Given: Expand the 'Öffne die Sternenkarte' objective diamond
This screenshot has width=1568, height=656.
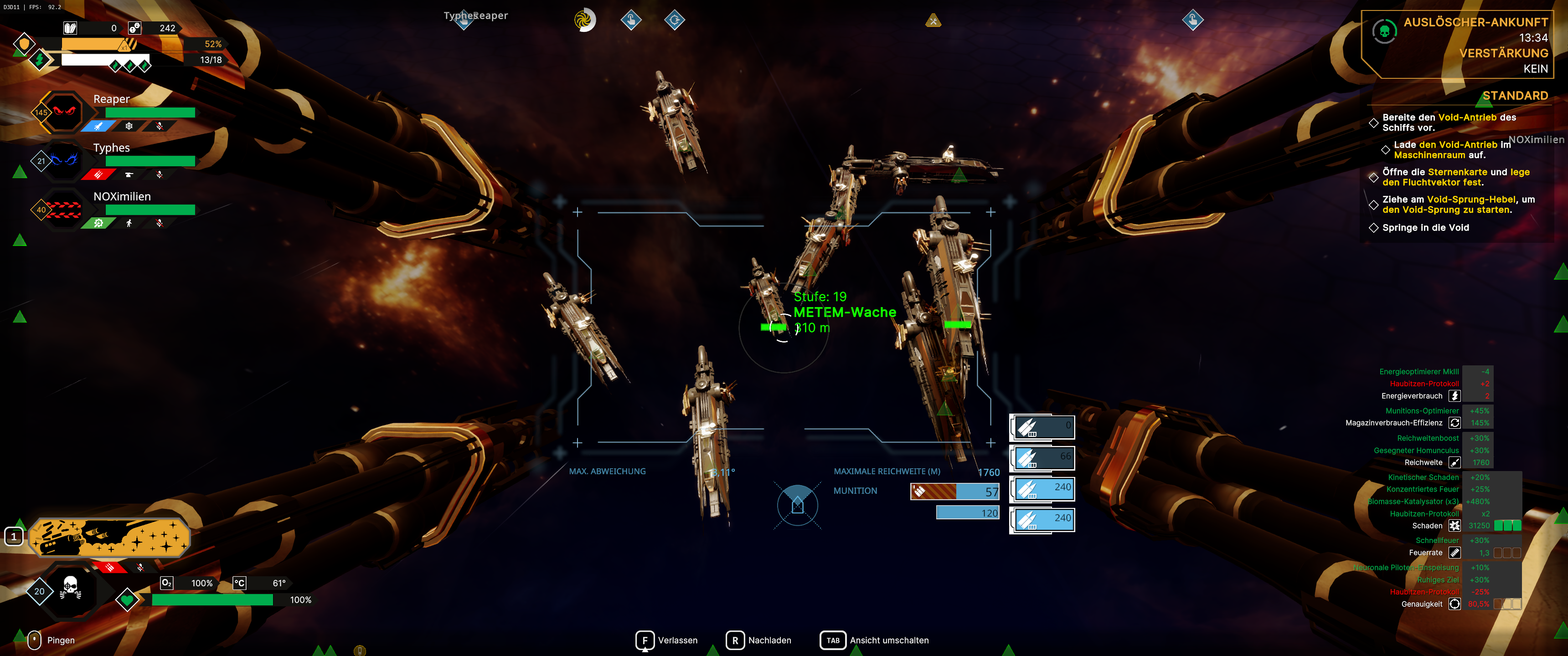Looking at the screenshot, I should (1374, 178).
